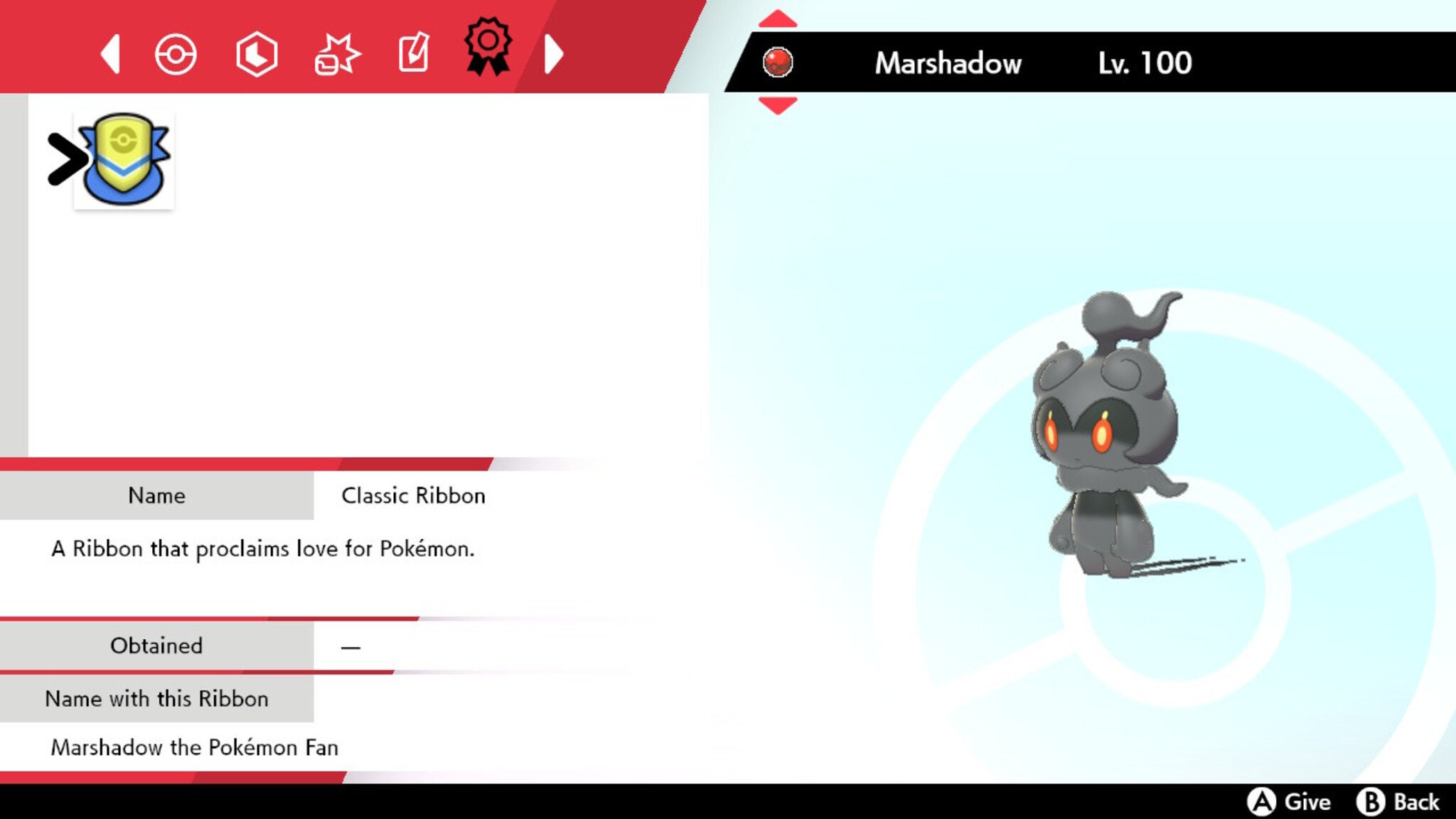Open the ribbons award icon
Image resolution: width=1456 pixels, height=819 pixels.
pos(488,51)
